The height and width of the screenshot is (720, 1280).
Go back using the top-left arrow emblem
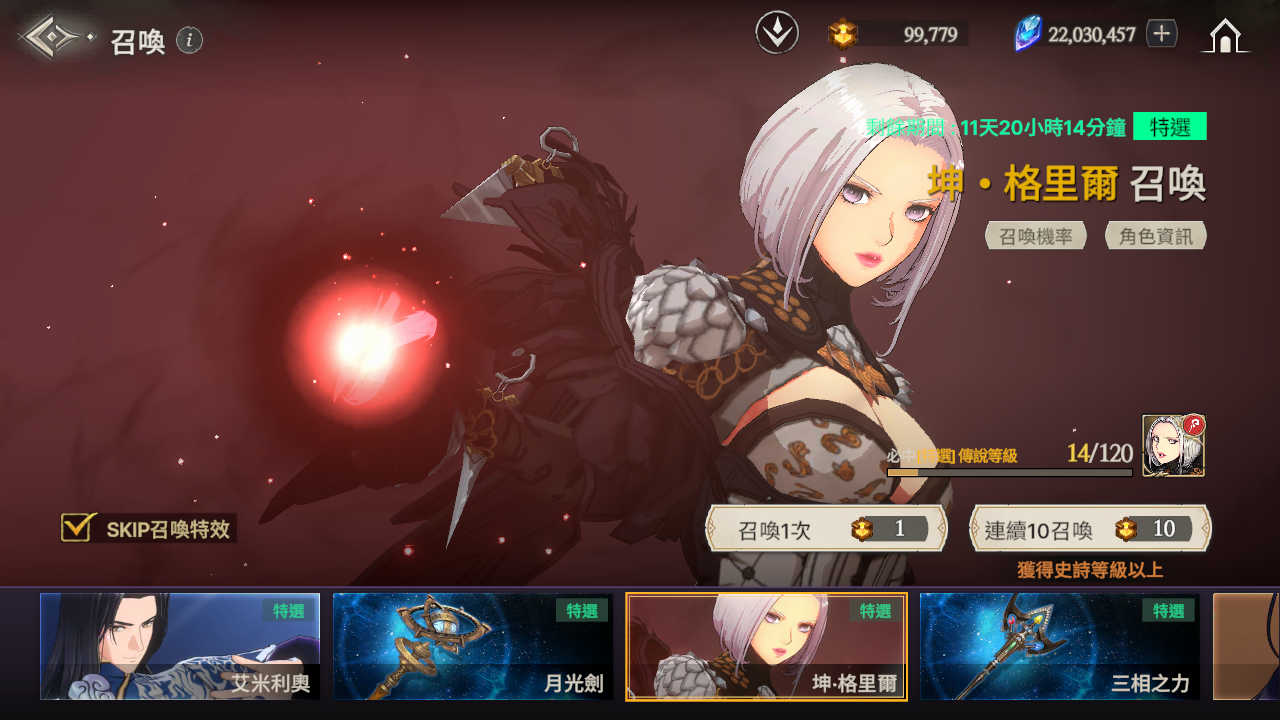[x=52, y=38]
